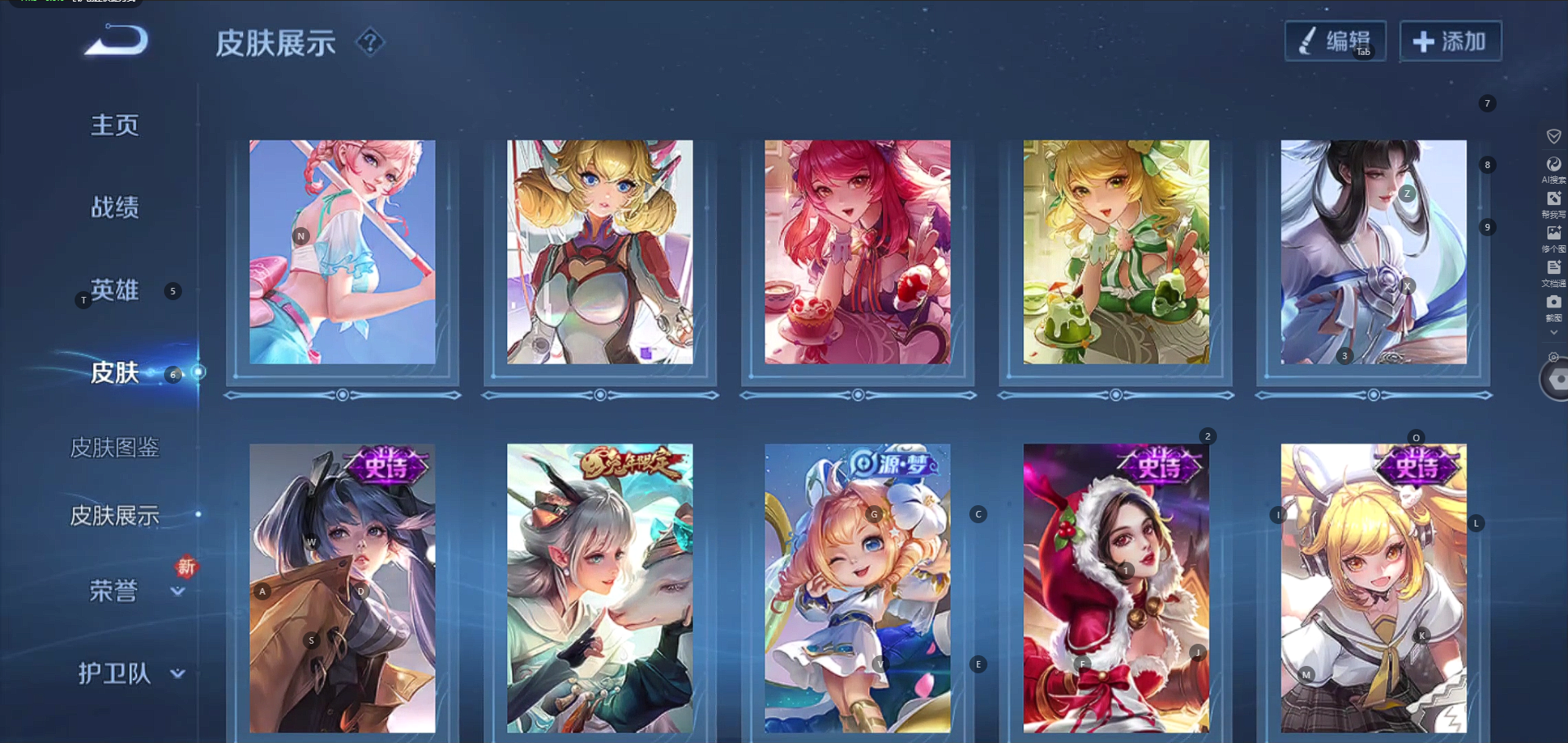Open the skin showcase help question mark

point(370,42)
